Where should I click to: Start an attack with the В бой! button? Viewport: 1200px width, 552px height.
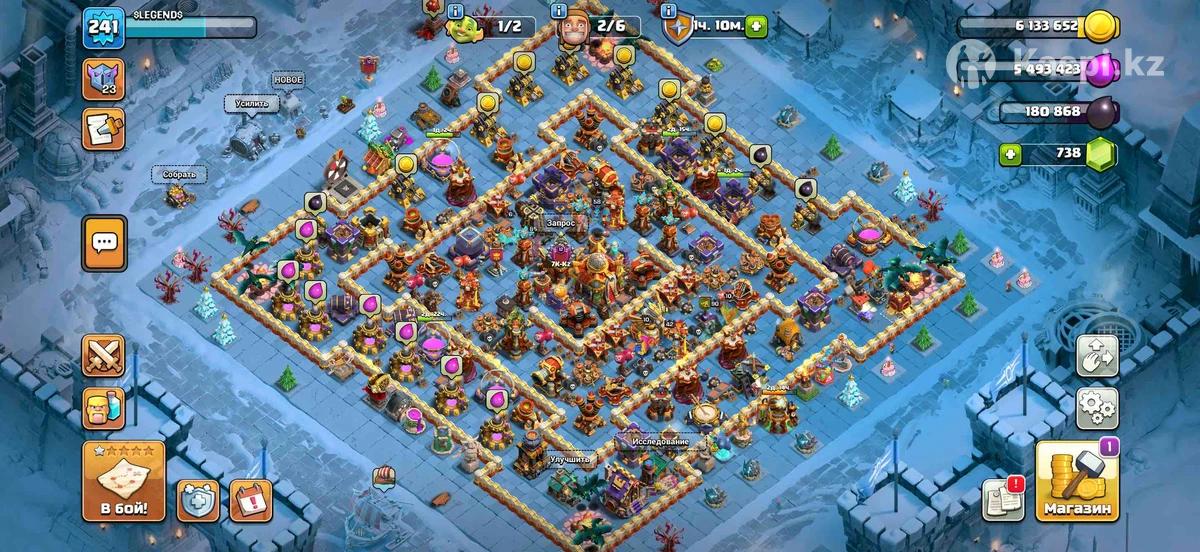pyautogui.click(x=123, y=482)
